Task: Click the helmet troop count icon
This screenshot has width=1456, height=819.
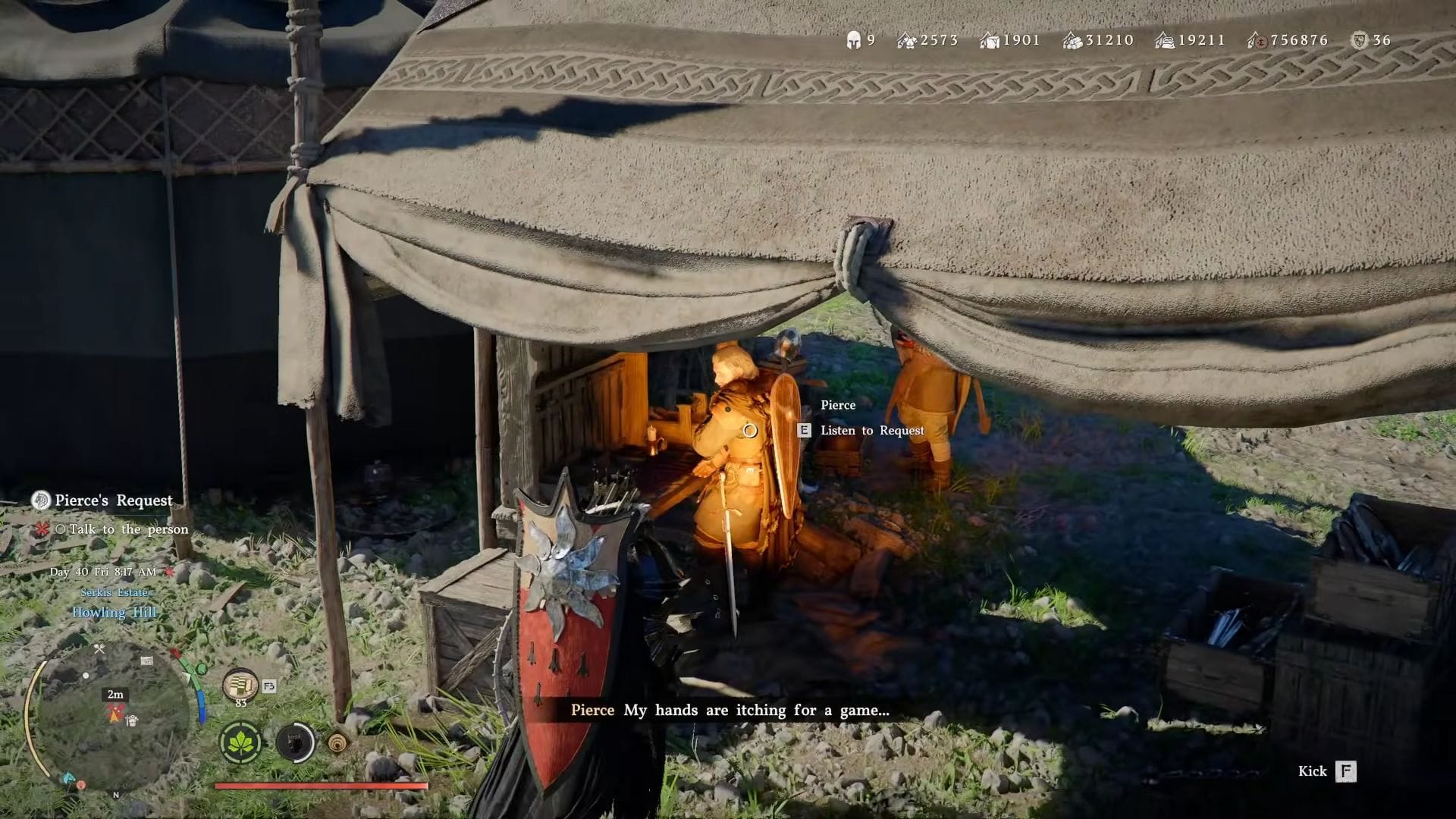Action: click(853, 40)
